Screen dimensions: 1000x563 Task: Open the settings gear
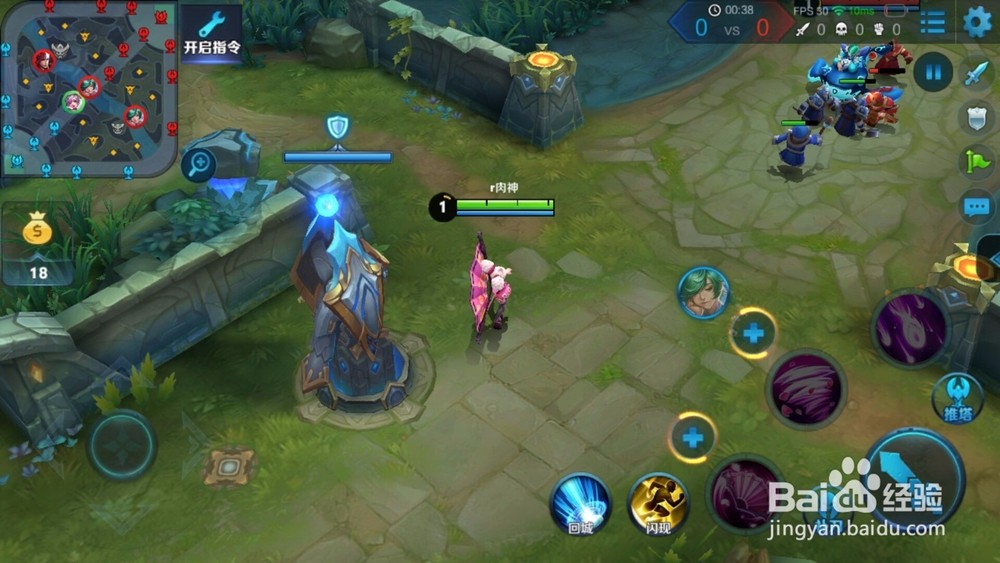click(977, 22)
